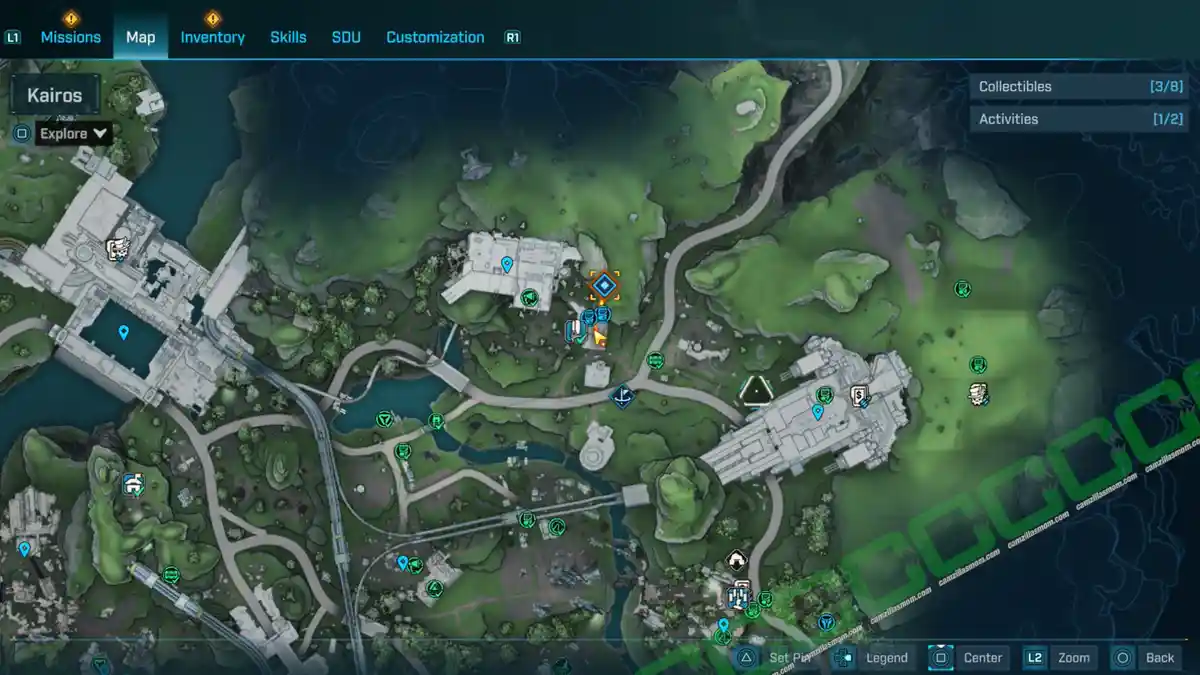Center the map view

[970, 657]
